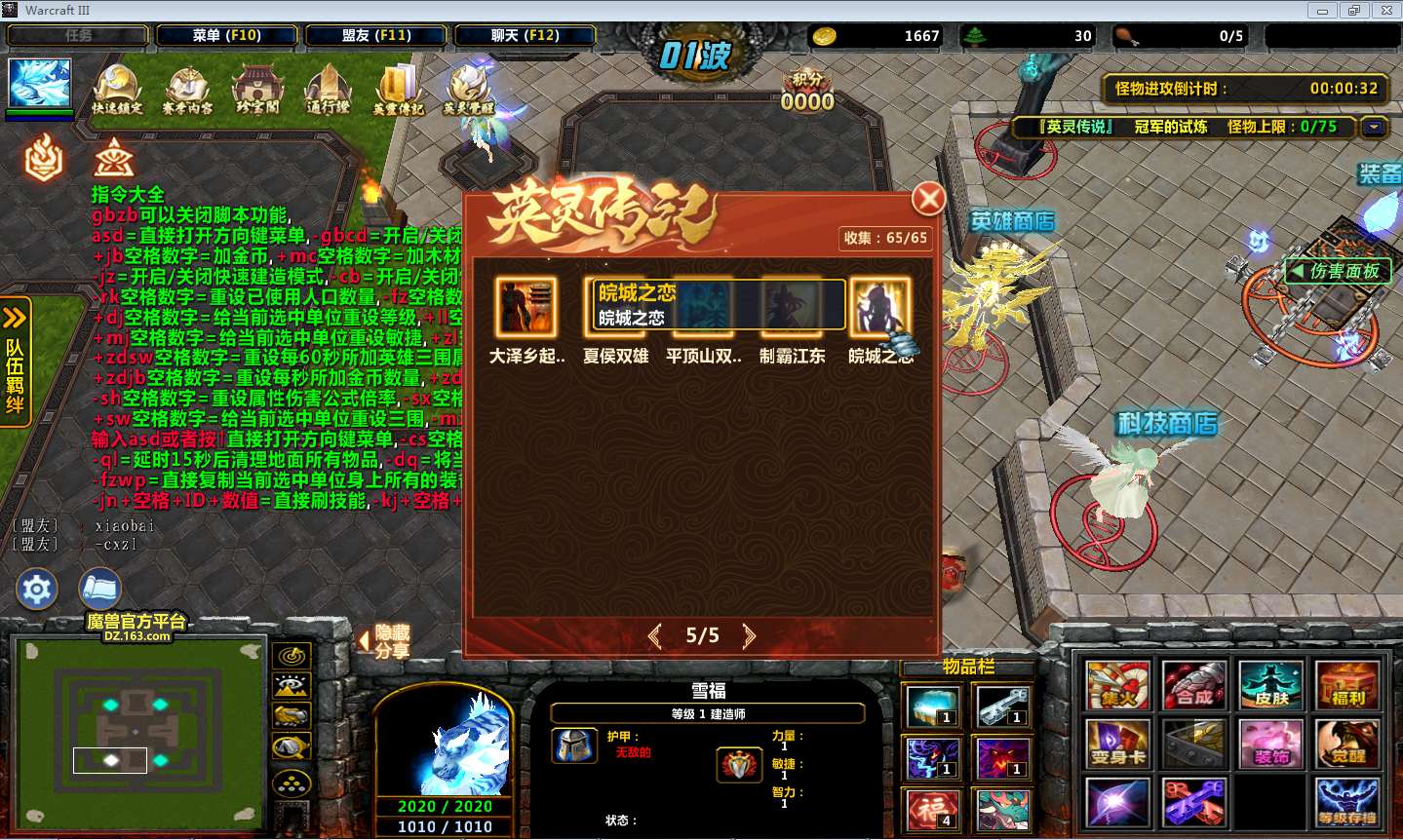Open the 皮肤 skin command
This screenshot has width=1403, height=840.
point(1271,684)
